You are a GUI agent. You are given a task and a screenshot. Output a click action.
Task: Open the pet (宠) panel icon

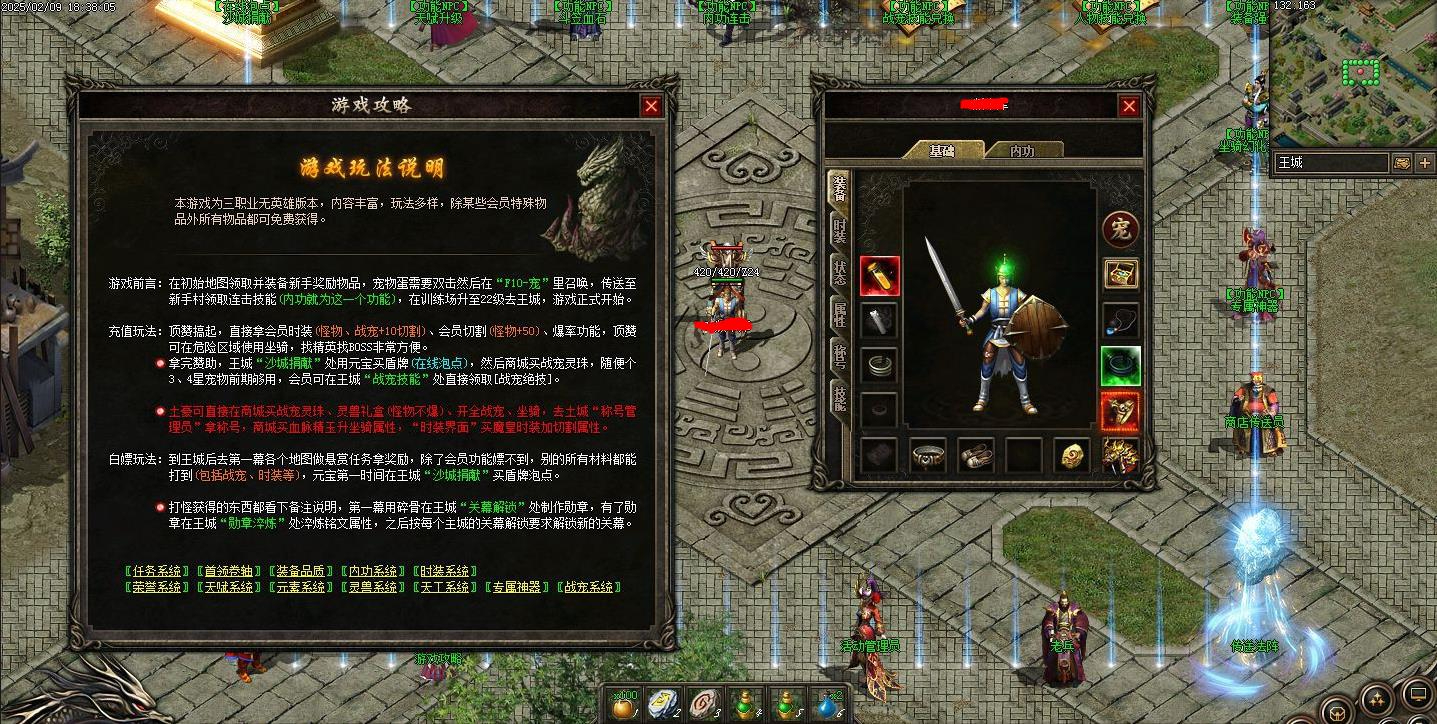(1118, 231)
